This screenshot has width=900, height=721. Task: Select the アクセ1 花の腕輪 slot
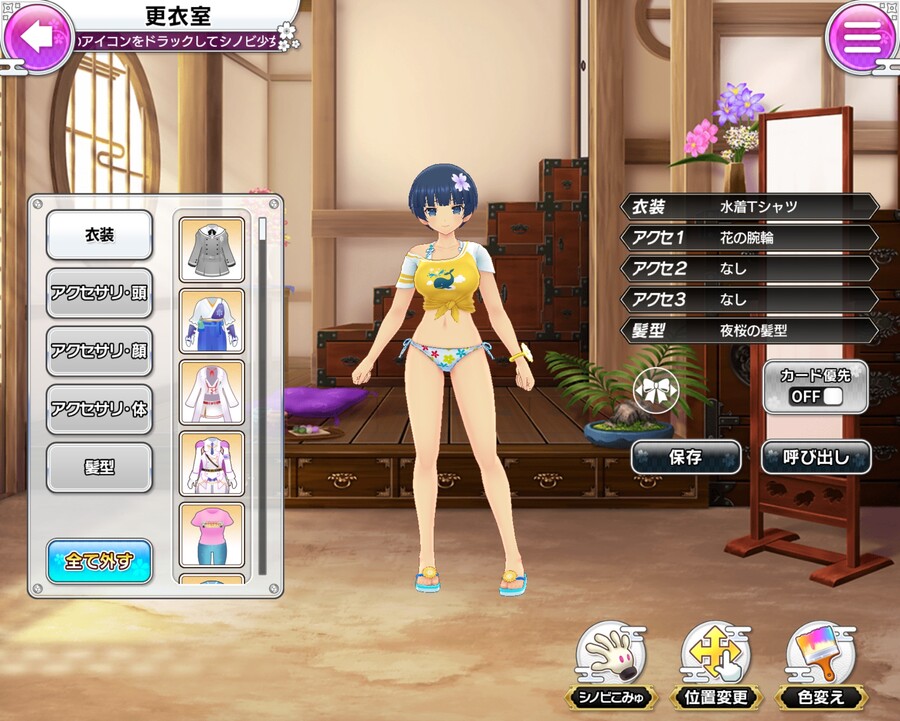click(x=750, y=238)
